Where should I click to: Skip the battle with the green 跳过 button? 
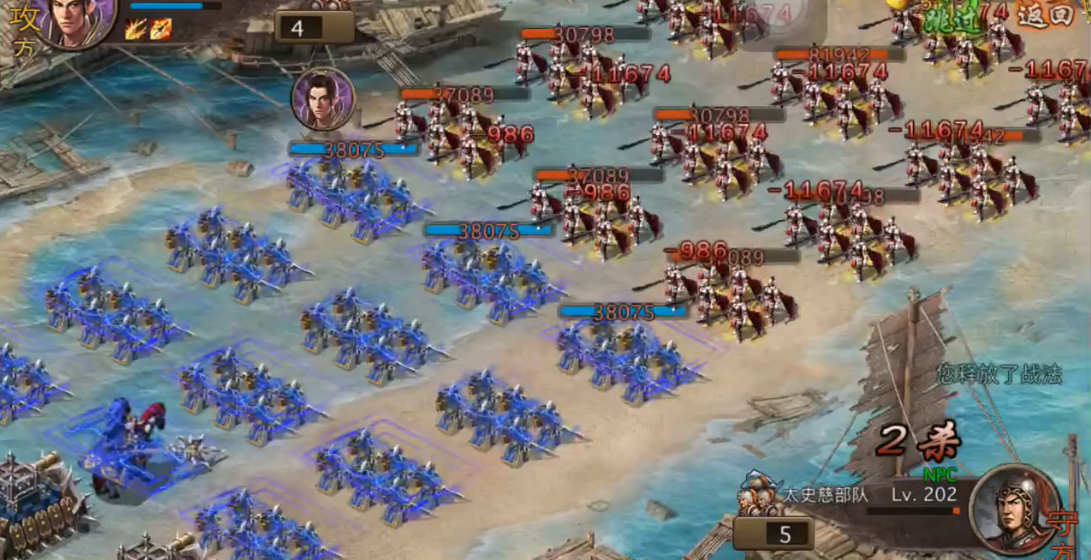pos(950,17)
